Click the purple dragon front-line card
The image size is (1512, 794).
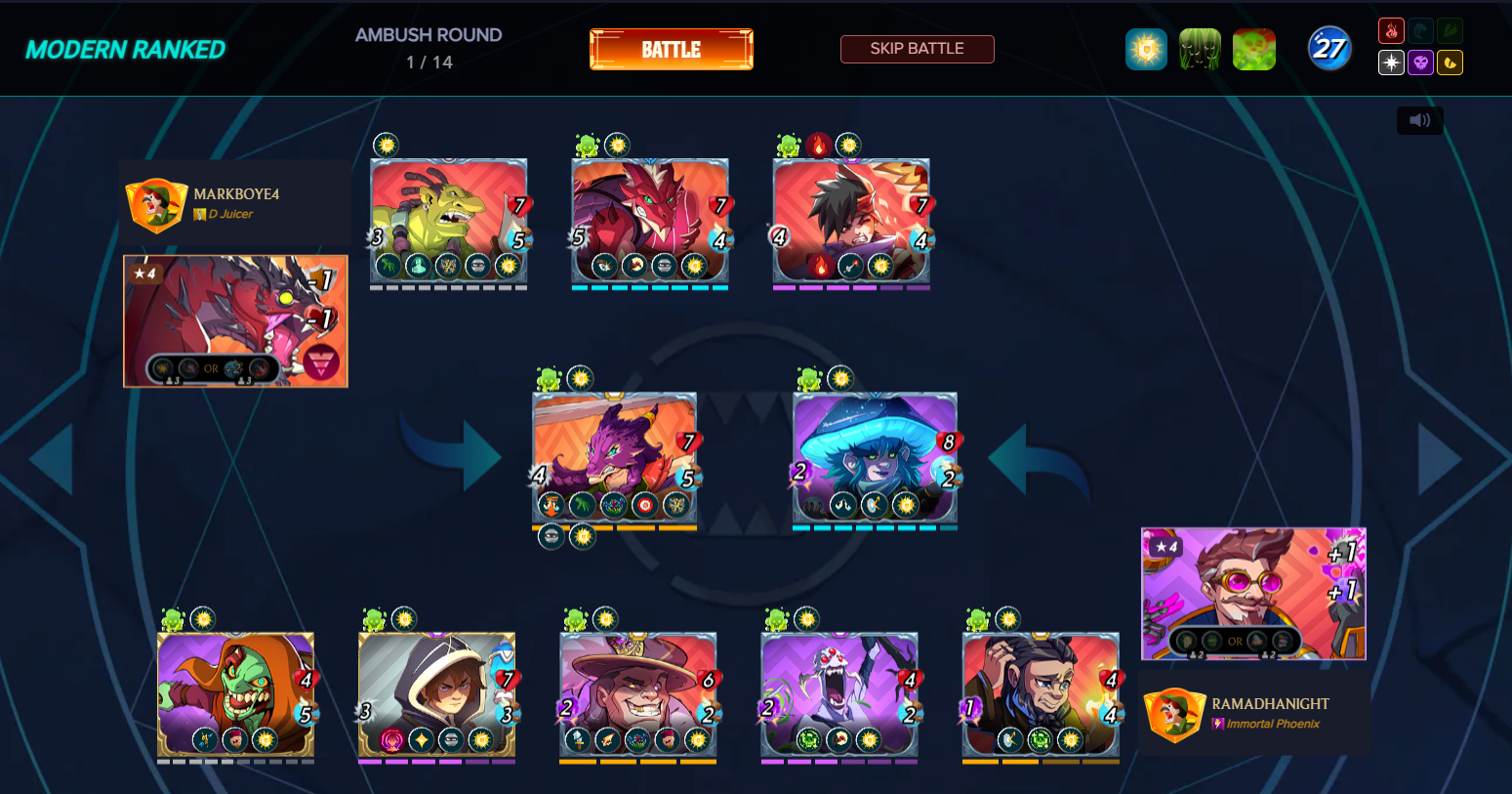614,457
